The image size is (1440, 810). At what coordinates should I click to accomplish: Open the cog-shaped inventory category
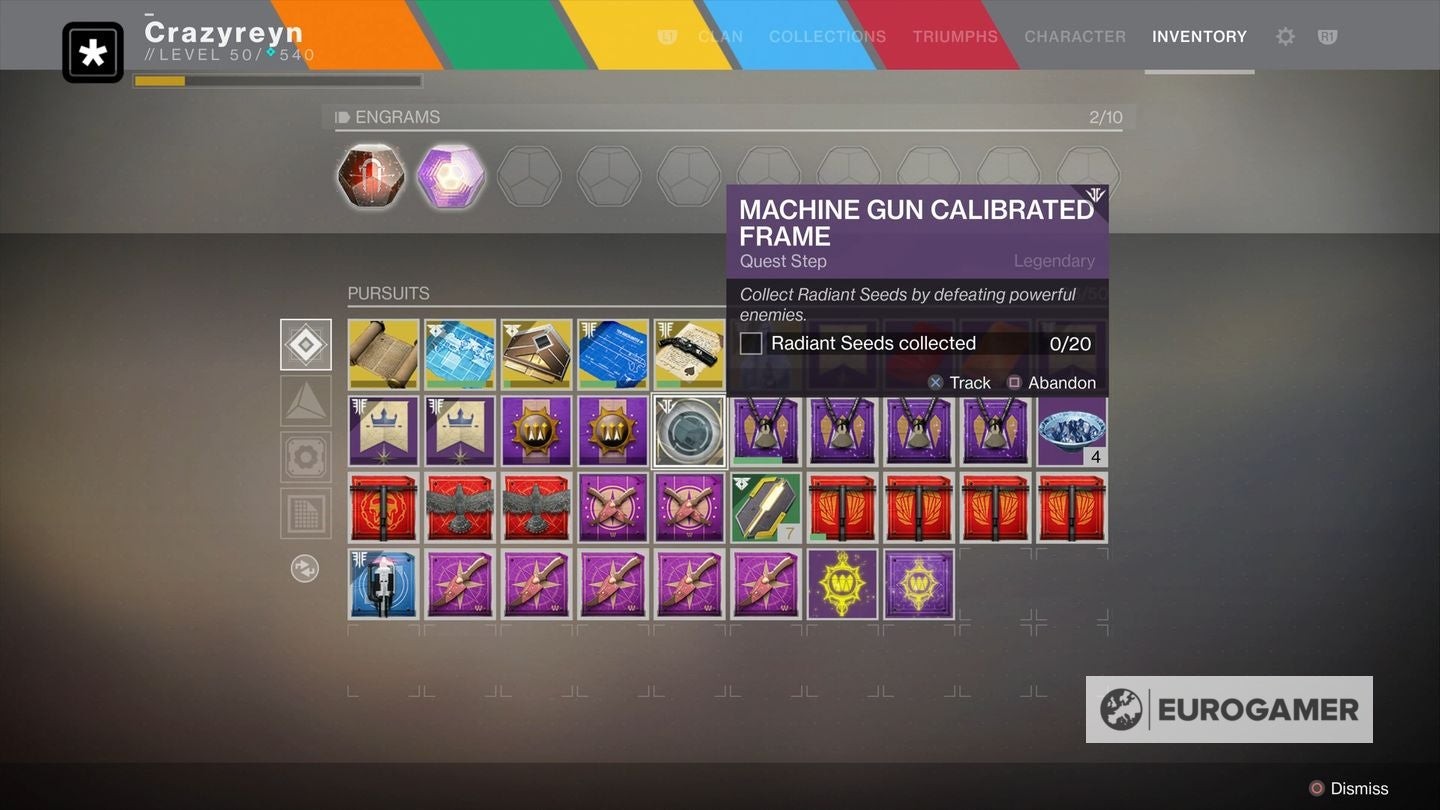point(306,457)
